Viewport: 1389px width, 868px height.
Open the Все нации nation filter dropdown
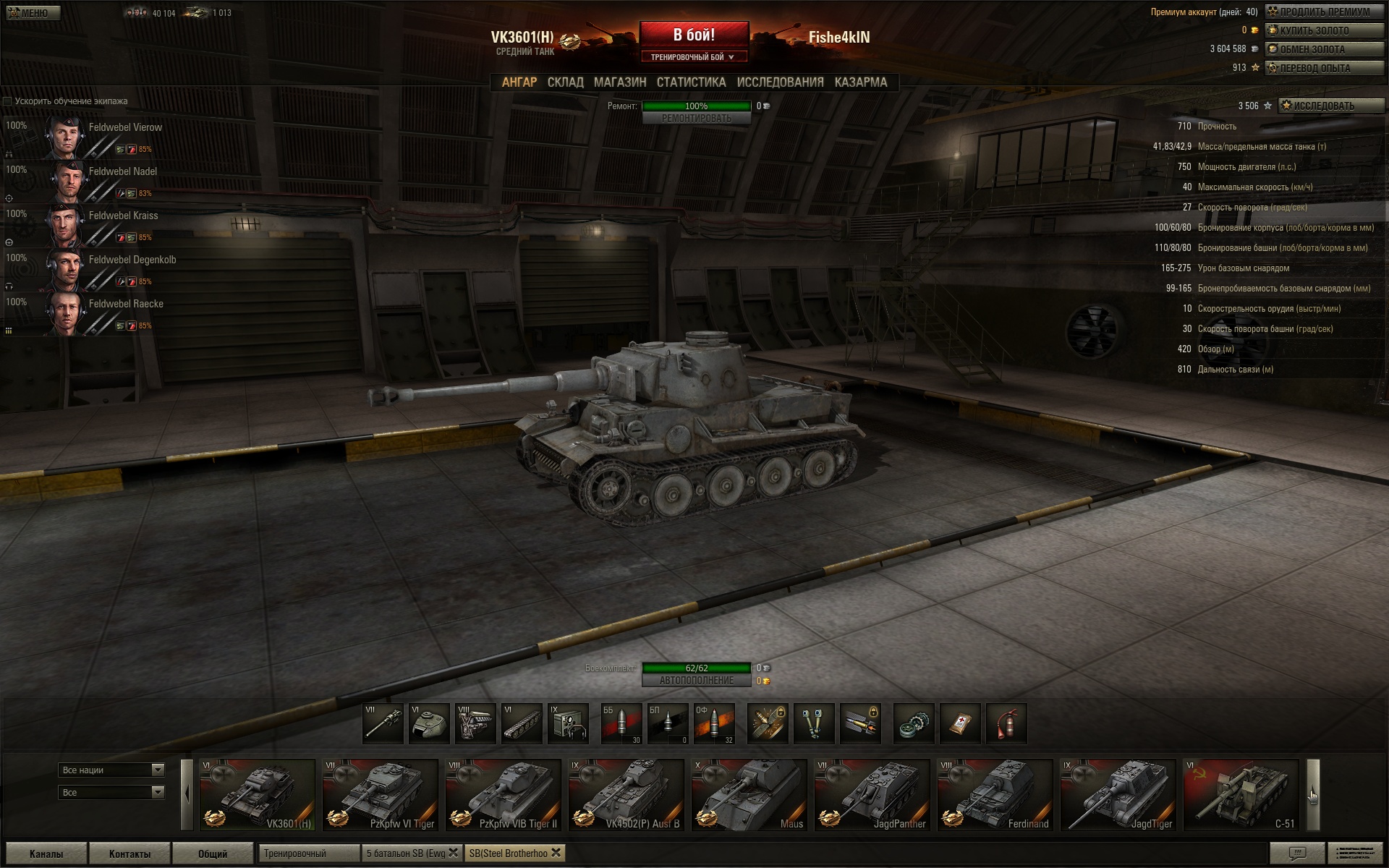[x=111, y=770]
